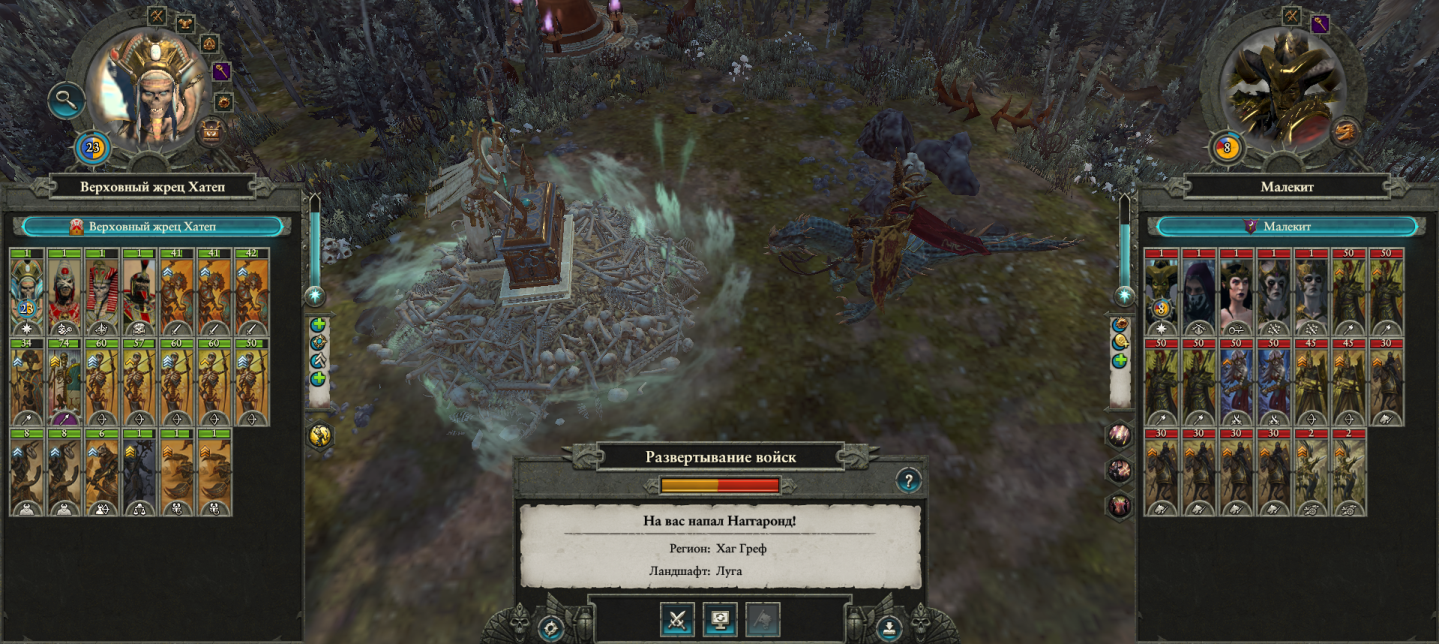Start the battle with crossed swords button
The image size is (1439, 644).
coord(677,620)
